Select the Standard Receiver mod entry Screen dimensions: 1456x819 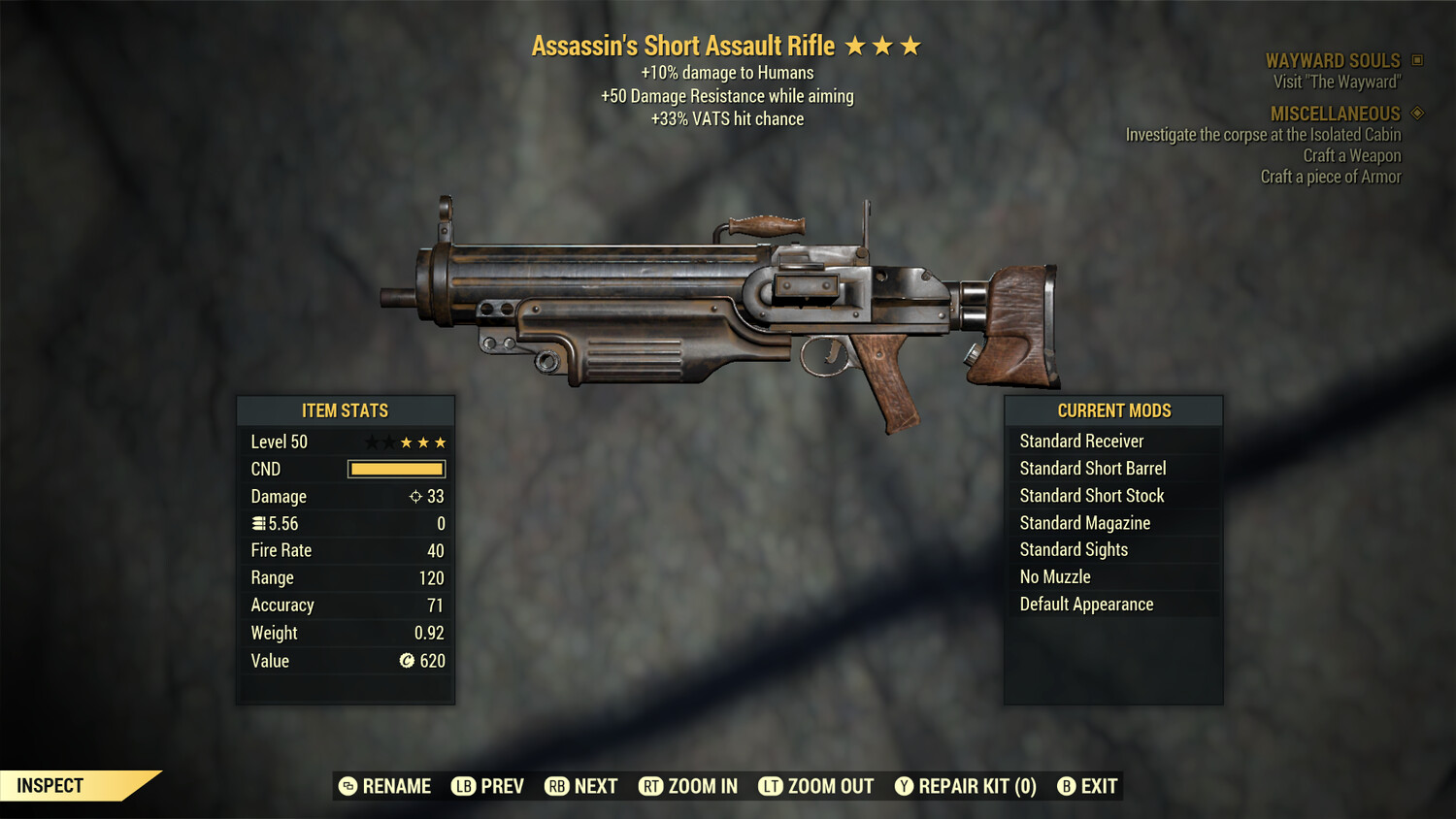click(1081, 441)
